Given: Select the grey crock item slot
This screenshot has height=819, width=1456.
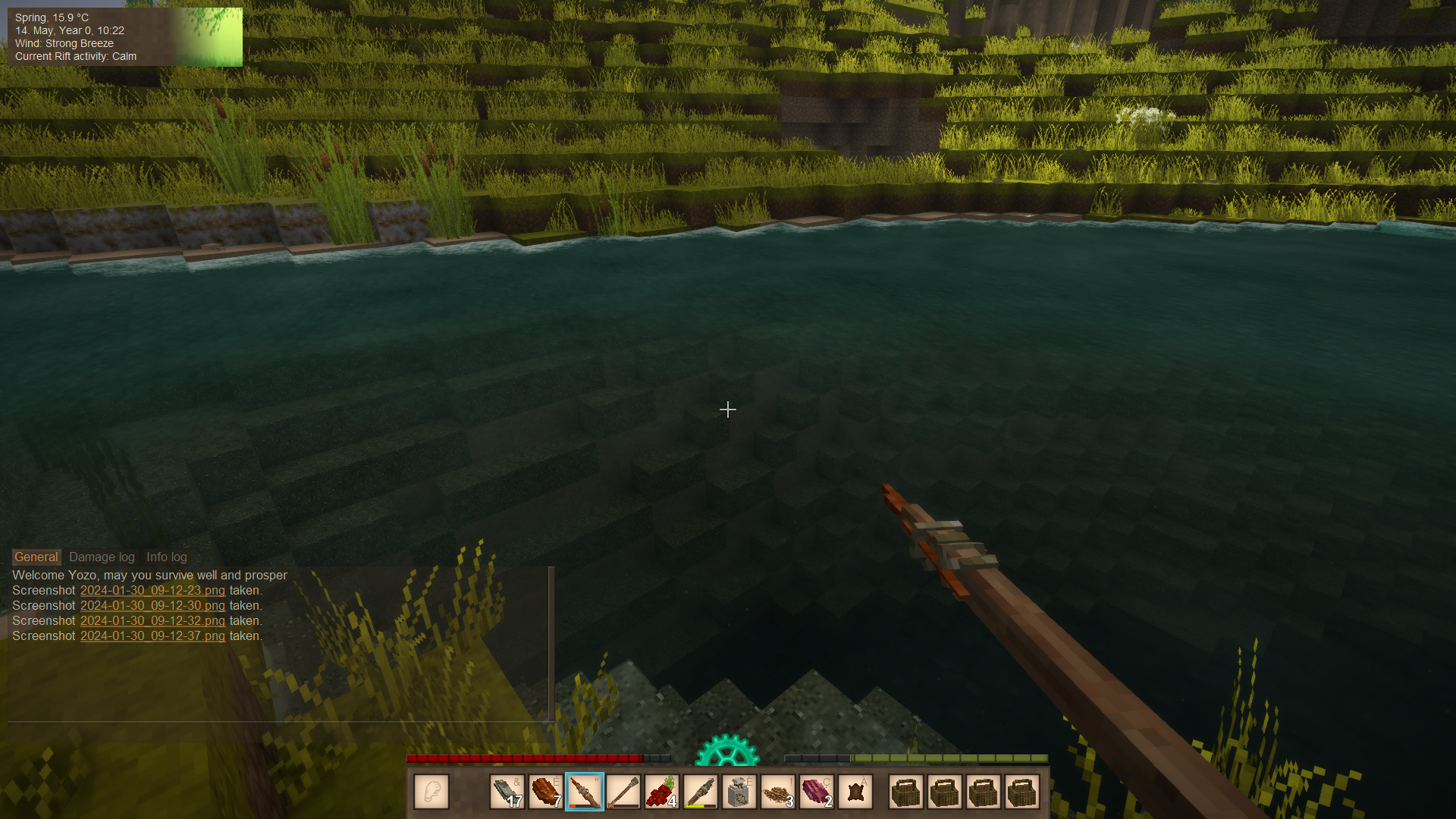Looking at the screenshot, I should 739,792.
